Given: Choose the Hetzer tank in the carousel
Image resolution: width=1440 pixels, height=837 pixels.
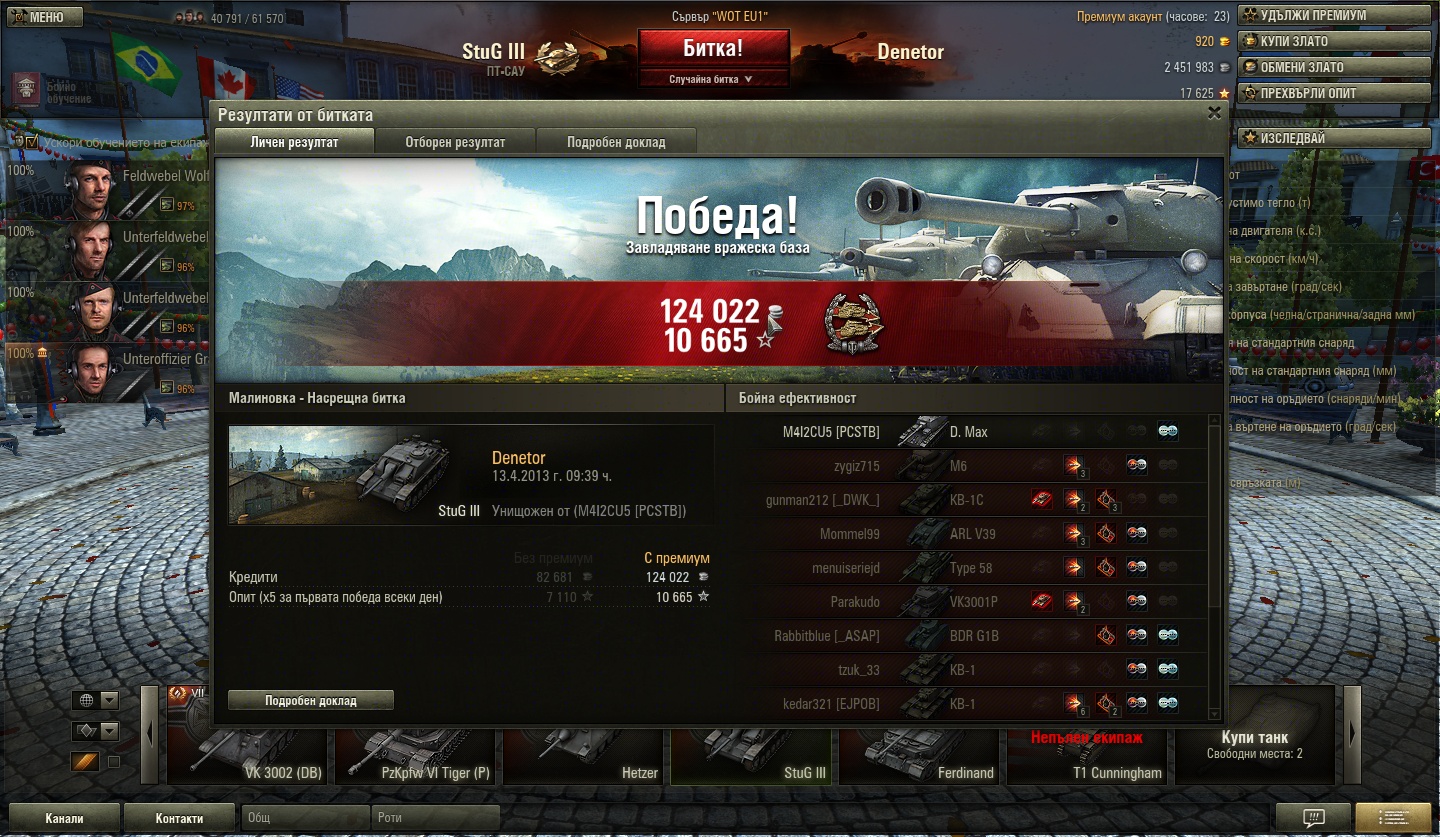Looking at the screenshot, I should point(585,755).
